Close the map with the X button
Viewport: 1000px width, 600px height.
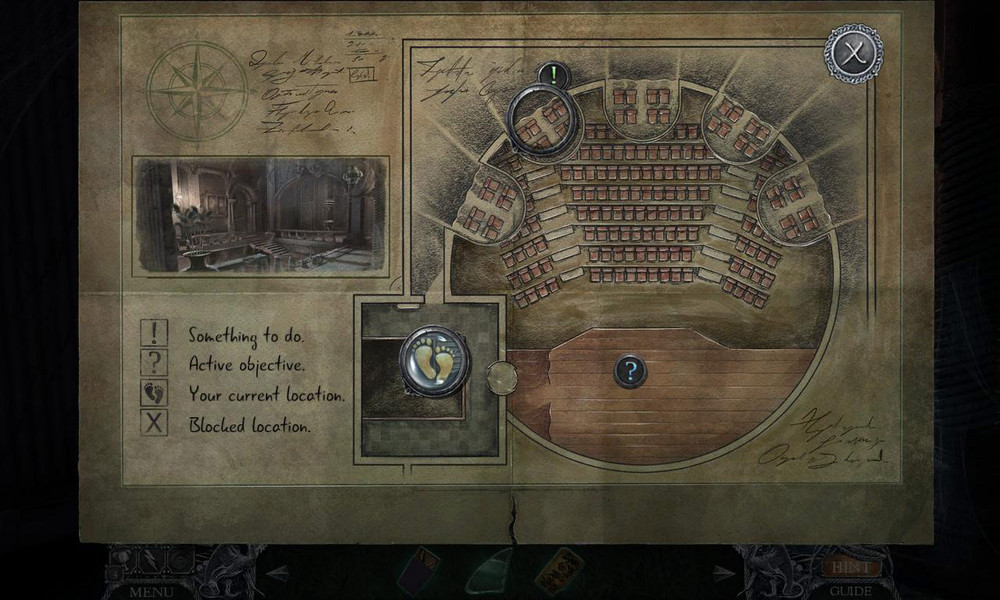[x=853, y=52]
